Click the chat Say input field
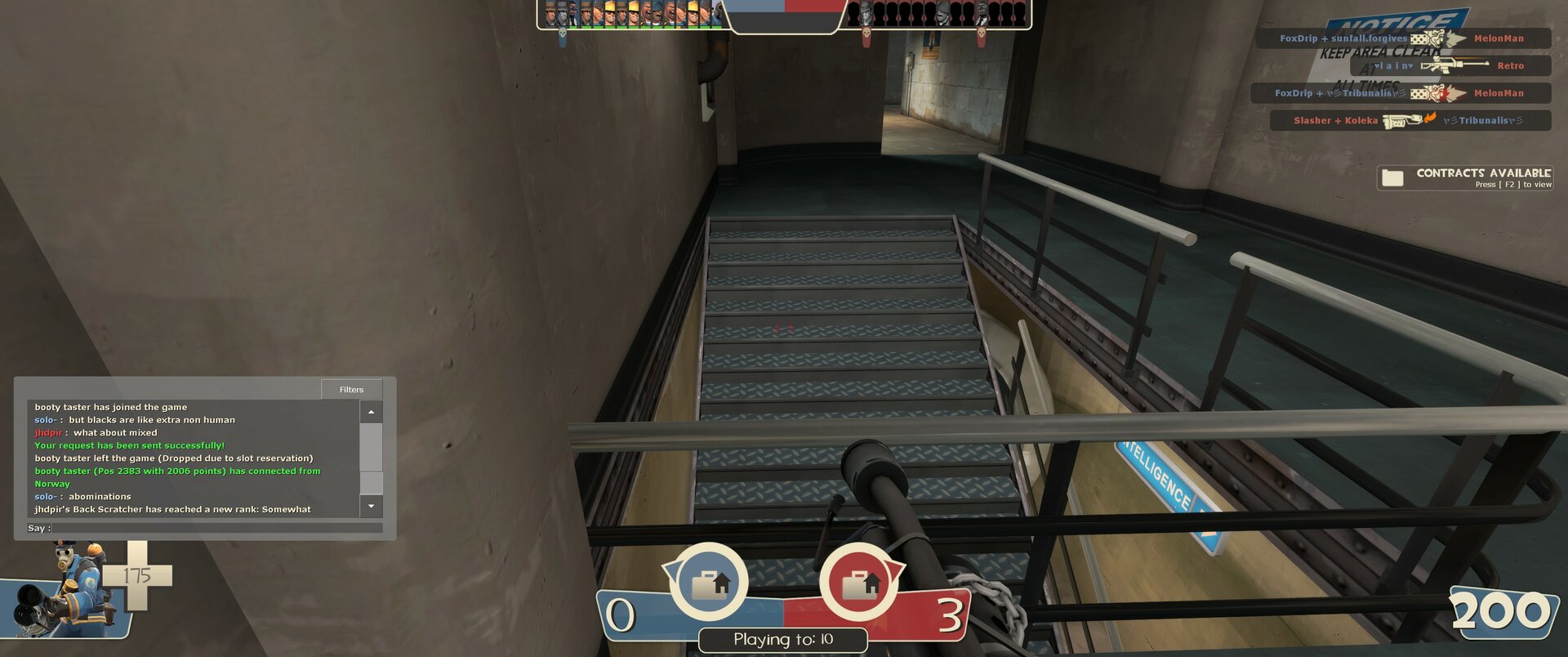Viewport: 1568px width, 657px height. pyautogui.click(x=216, y=528)
